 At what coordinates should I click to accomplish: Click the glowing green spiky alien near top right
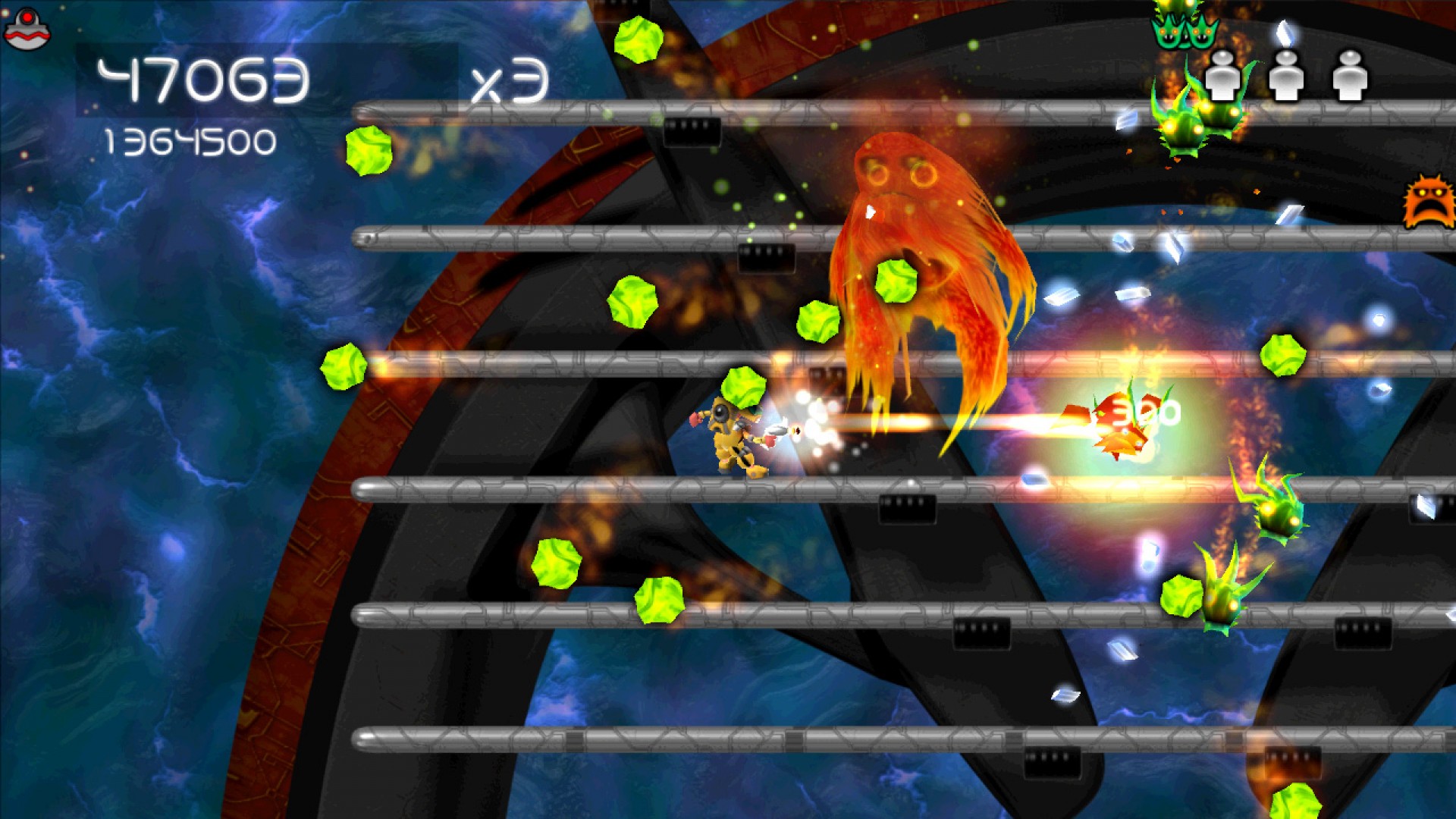(1179, 129)
